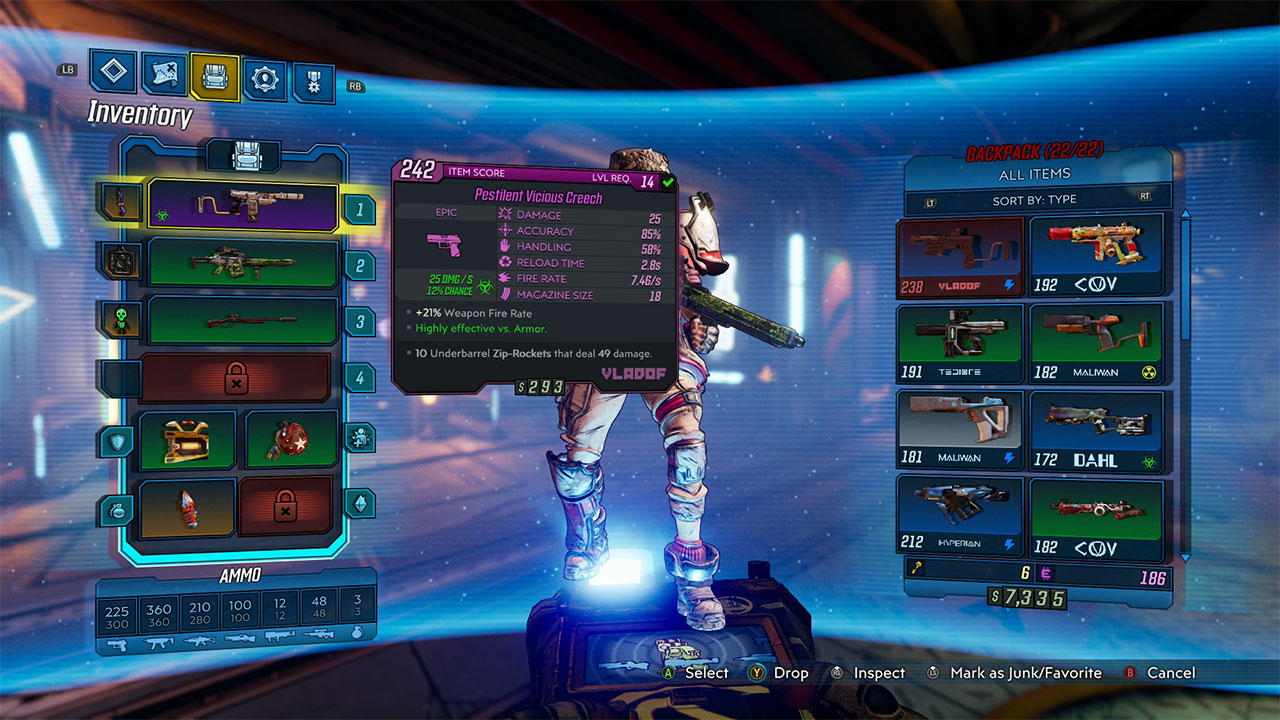The height and width of the screenshot is (720, 1280).
Task: Select the Hyperion 212 gun in backpack
Action: pos(960,516)
